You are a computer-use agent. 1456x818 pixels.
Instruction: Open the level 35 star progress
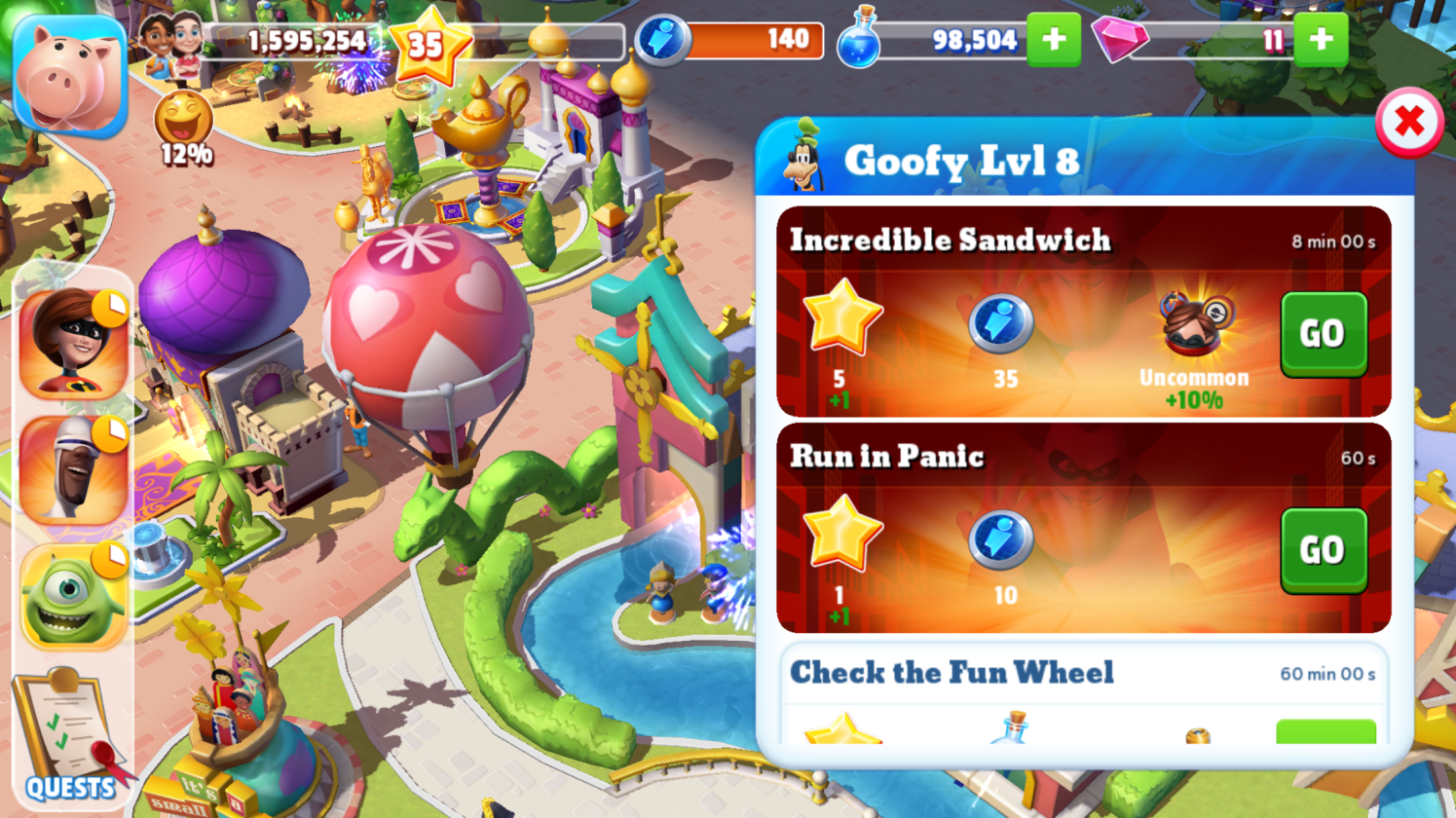tap(427, 44)
